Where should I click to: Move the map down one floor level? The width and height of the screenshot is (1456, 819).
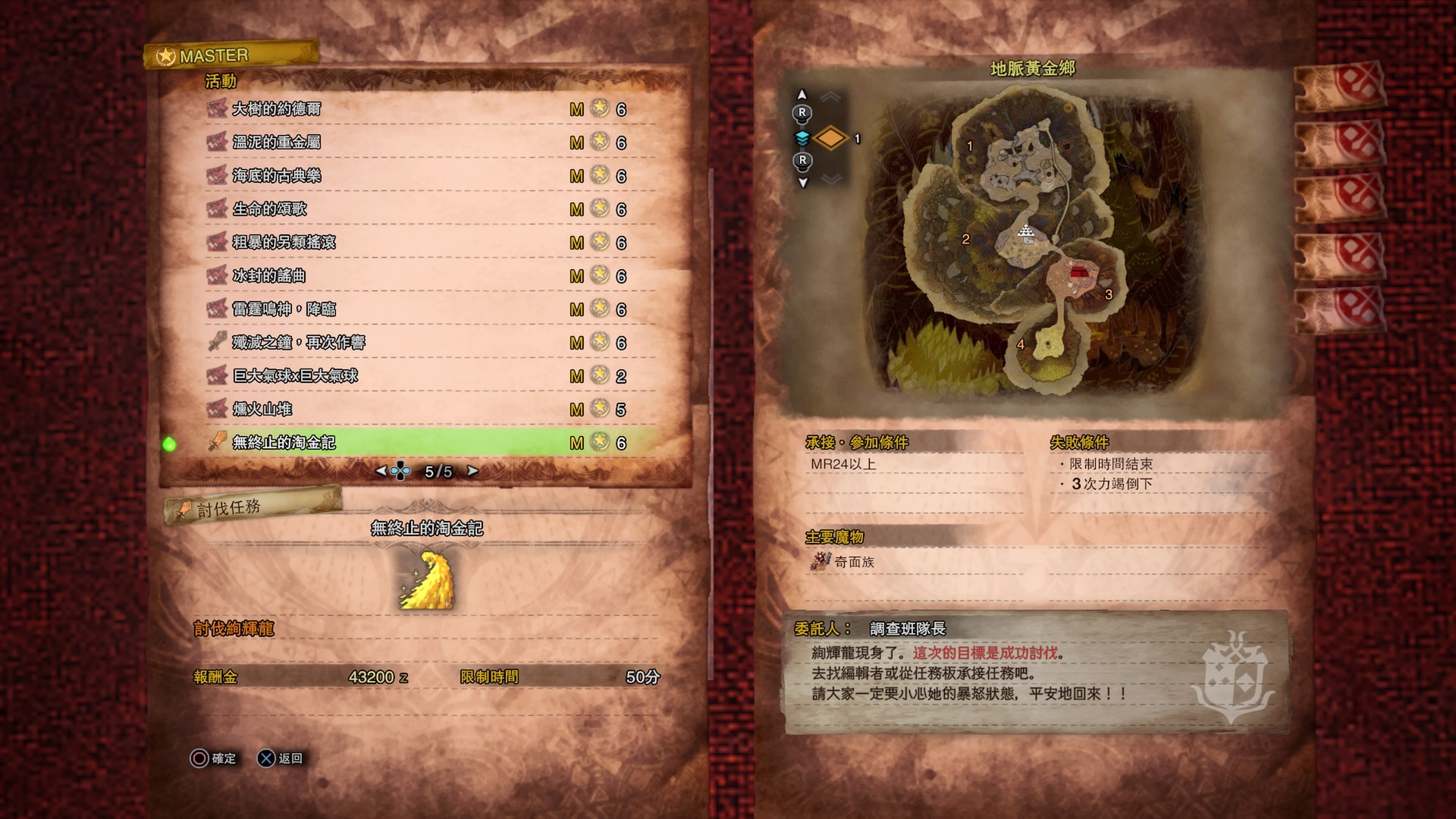tap(802, 183)
